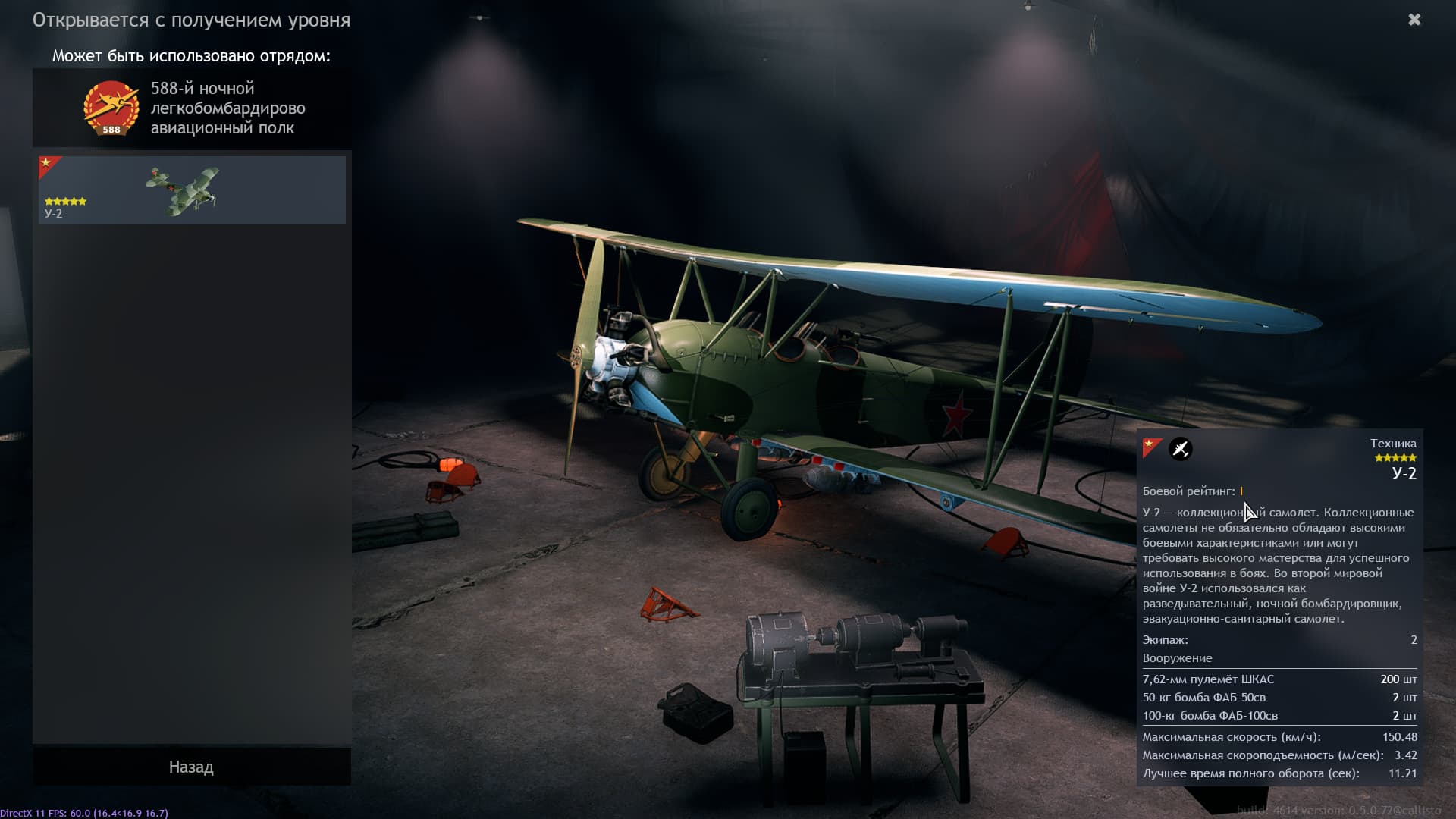Image resolution: width=1456 pixels, height=819 pixels.
Task: Go back with the Назад button
Action: click(x=191, y=767)
